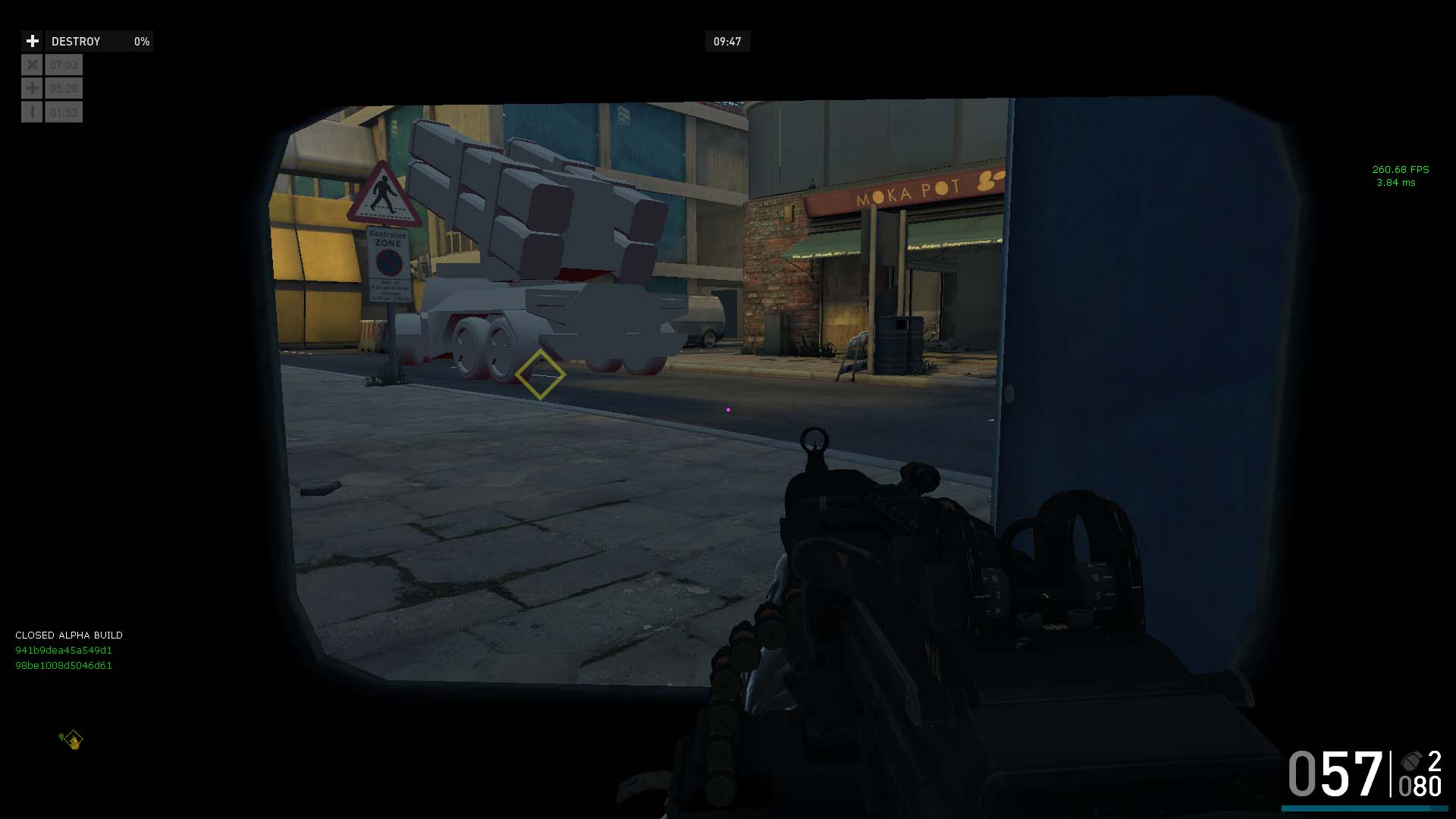
Task: Click the white plus icon beside DESTROY
Action: [32, 41]
